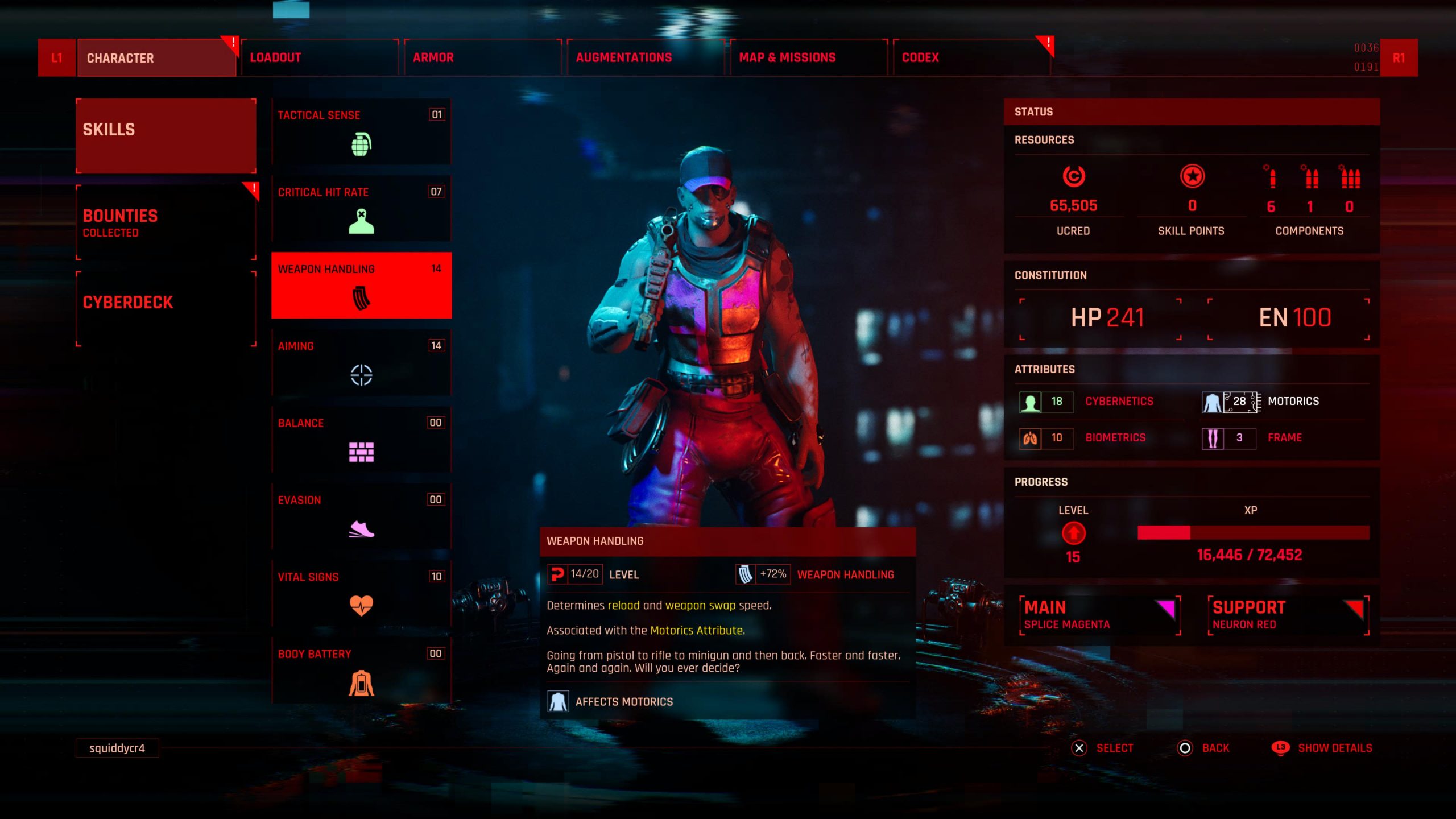Screen dimensions: 1456x819
Task: Choose the Vital Signs skill
Action: pos(361,593)
